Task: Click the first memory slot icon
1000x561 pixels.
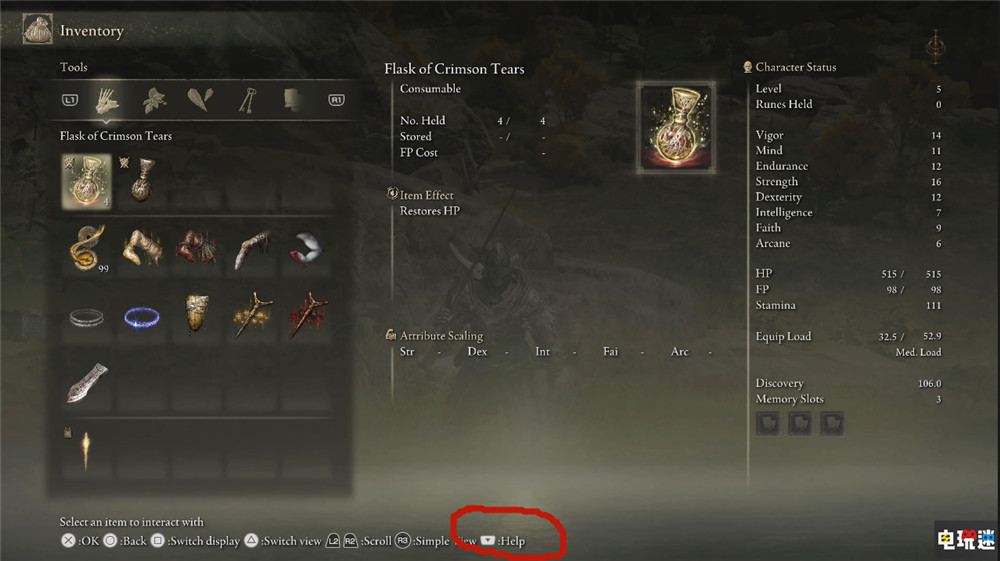Action: [768, 423]
